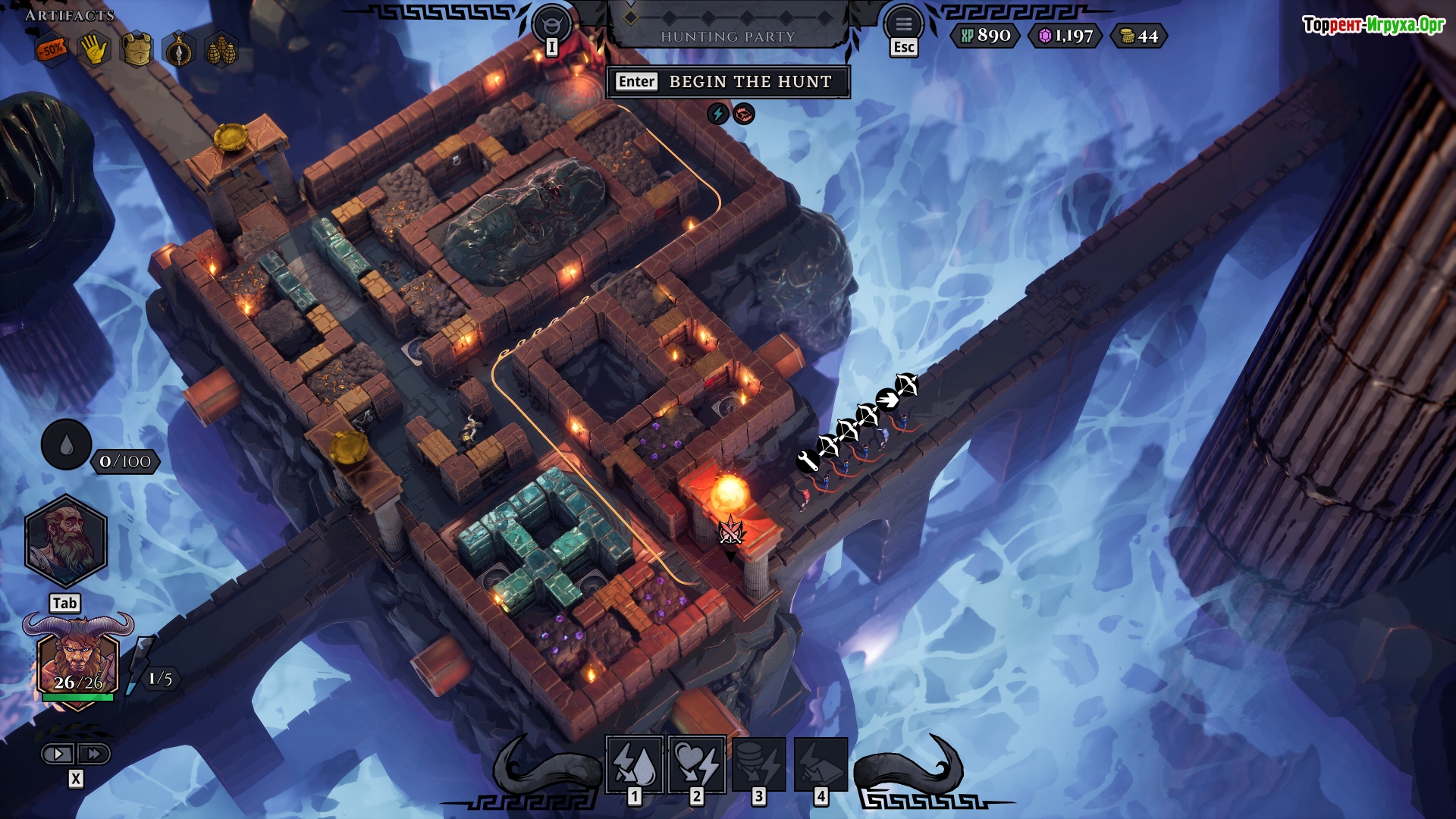The image size is (1456, 819).
Task: Activate the coins-to-lightning ability
Action: pos(759,764)
